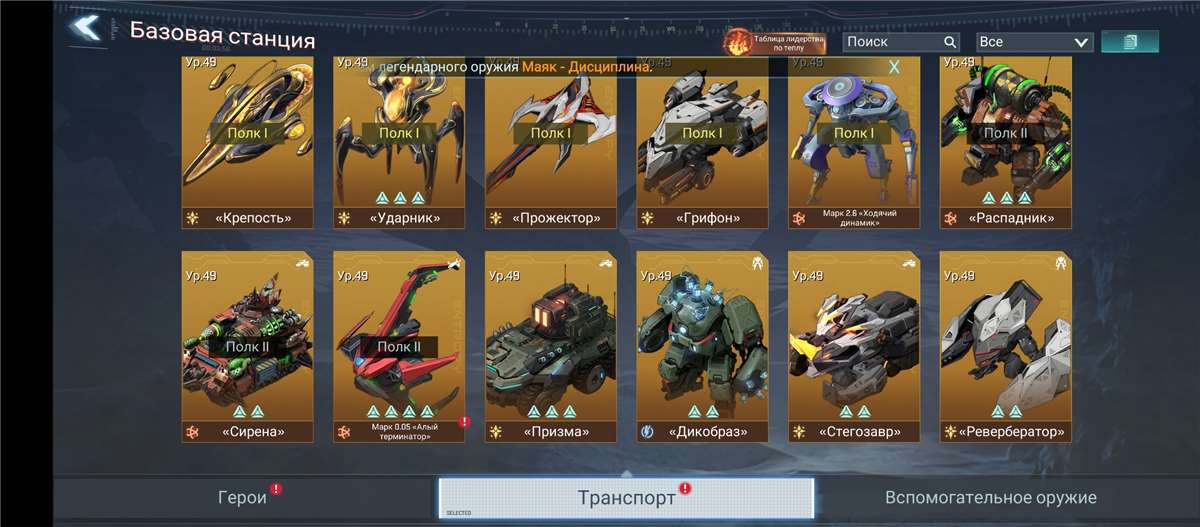This screenshot has height=527, width=1200.
Task: Open the teal list button at top right
Action: point(1130,42)
